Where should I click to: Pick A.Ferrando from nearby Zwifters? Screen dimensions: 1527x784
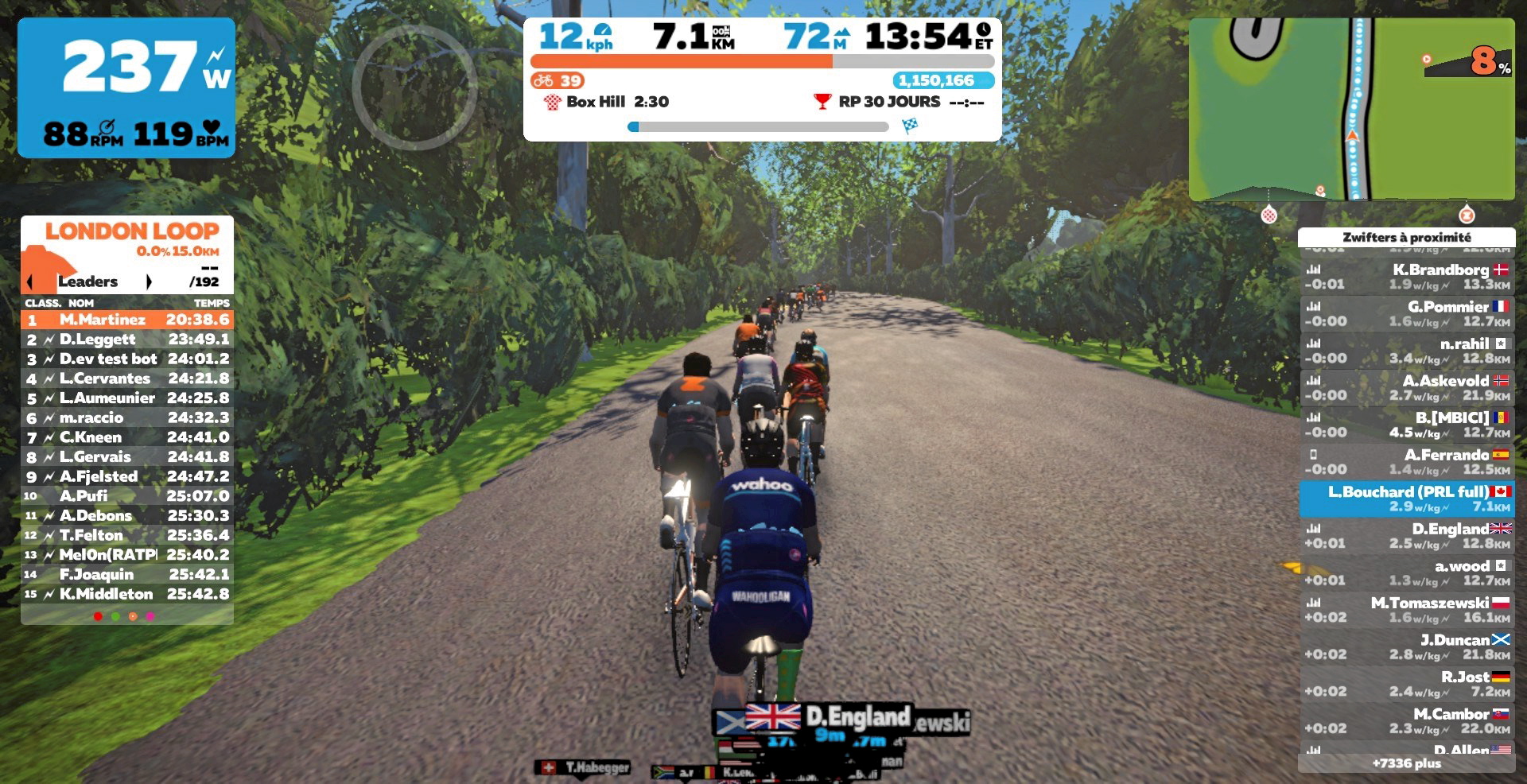(1406, 462)
